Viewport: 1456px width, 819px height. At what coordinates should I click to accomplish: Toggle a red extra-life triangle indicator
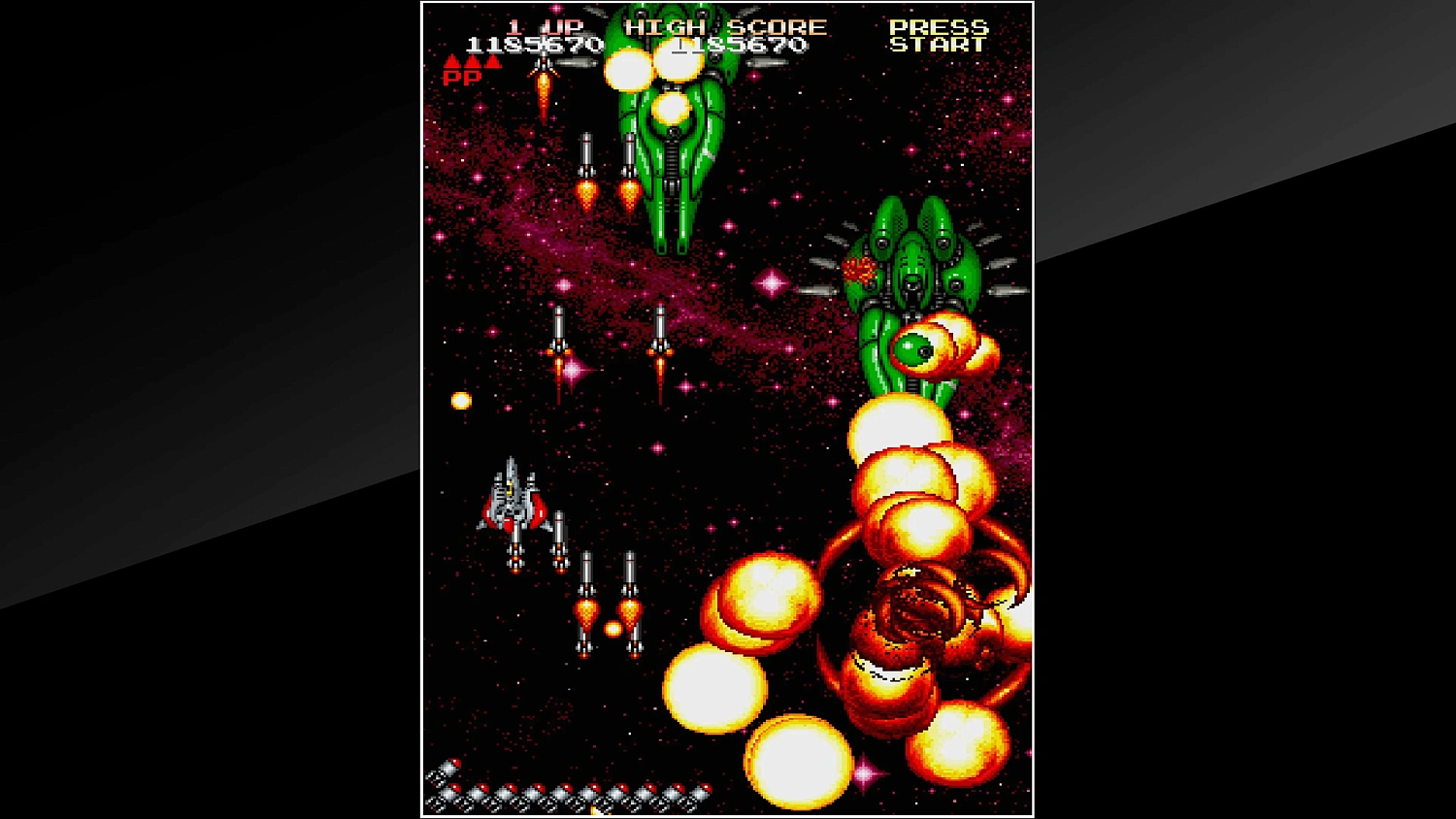coord(453,60)
